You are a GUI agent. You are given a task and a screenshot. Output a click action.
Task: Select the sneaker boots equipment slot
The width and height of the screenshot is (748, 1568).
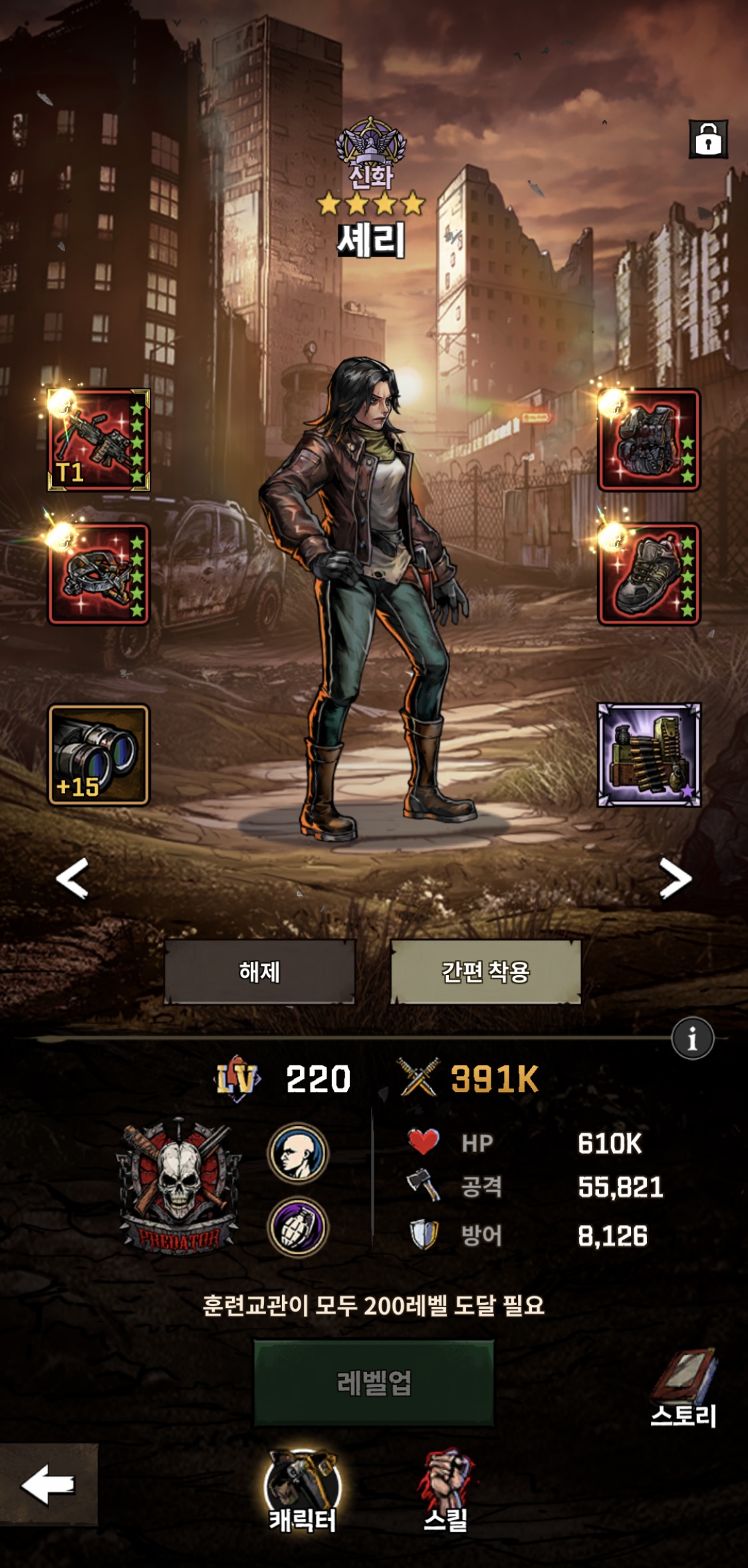(649, 574)
